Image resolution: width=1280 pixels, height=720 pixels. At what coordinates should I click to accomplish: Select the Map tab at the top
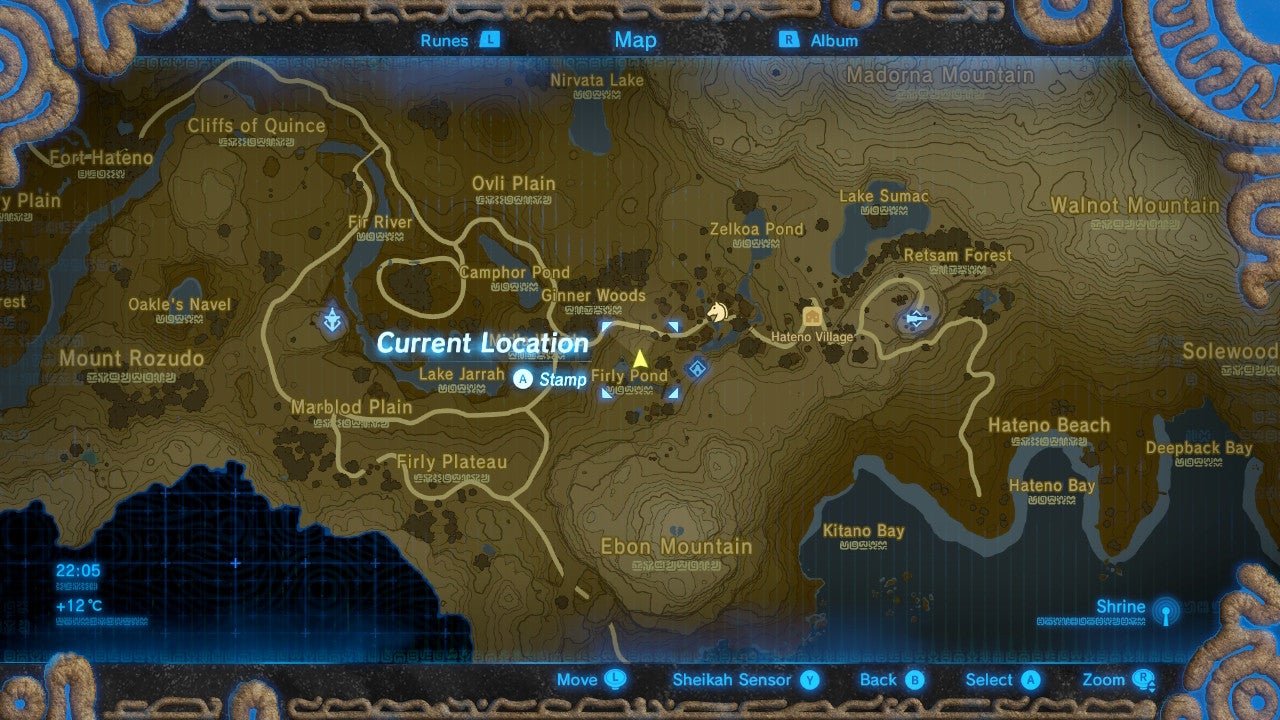[634, 40]
